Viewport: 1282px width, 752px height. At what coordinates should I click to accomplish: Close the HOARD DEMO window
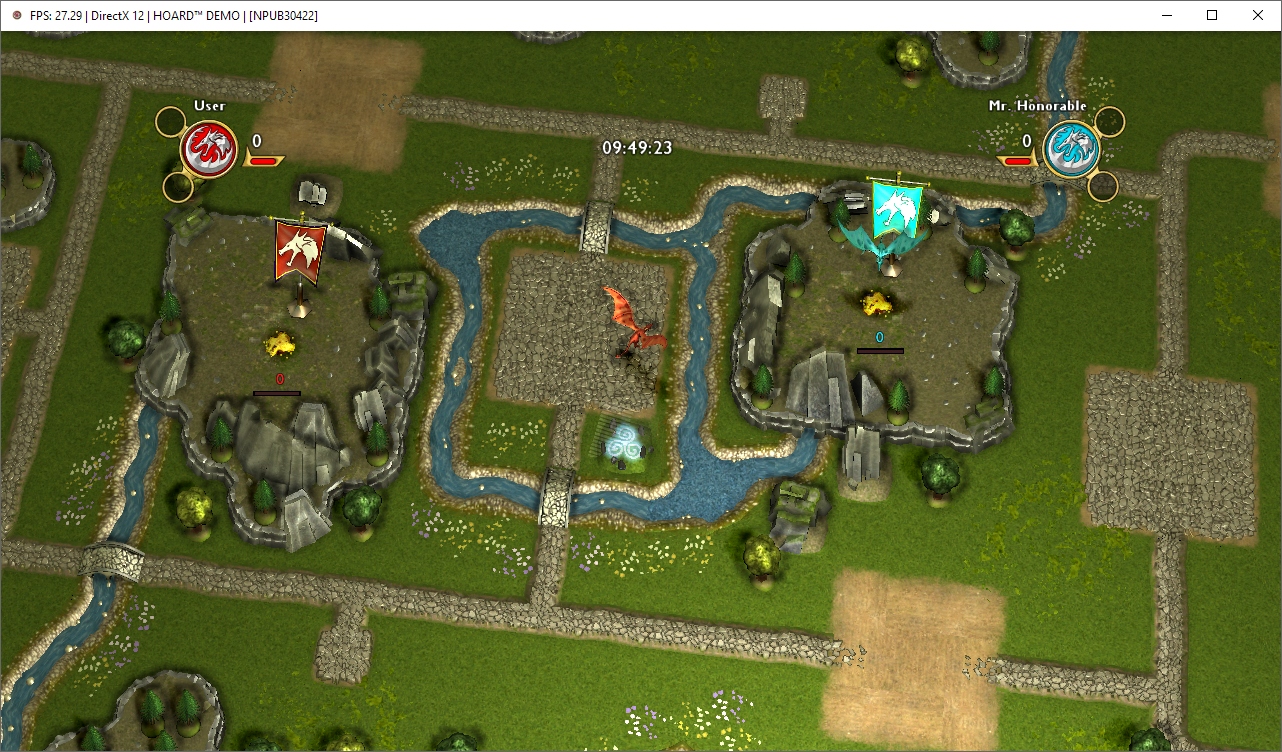[1258, 15]
